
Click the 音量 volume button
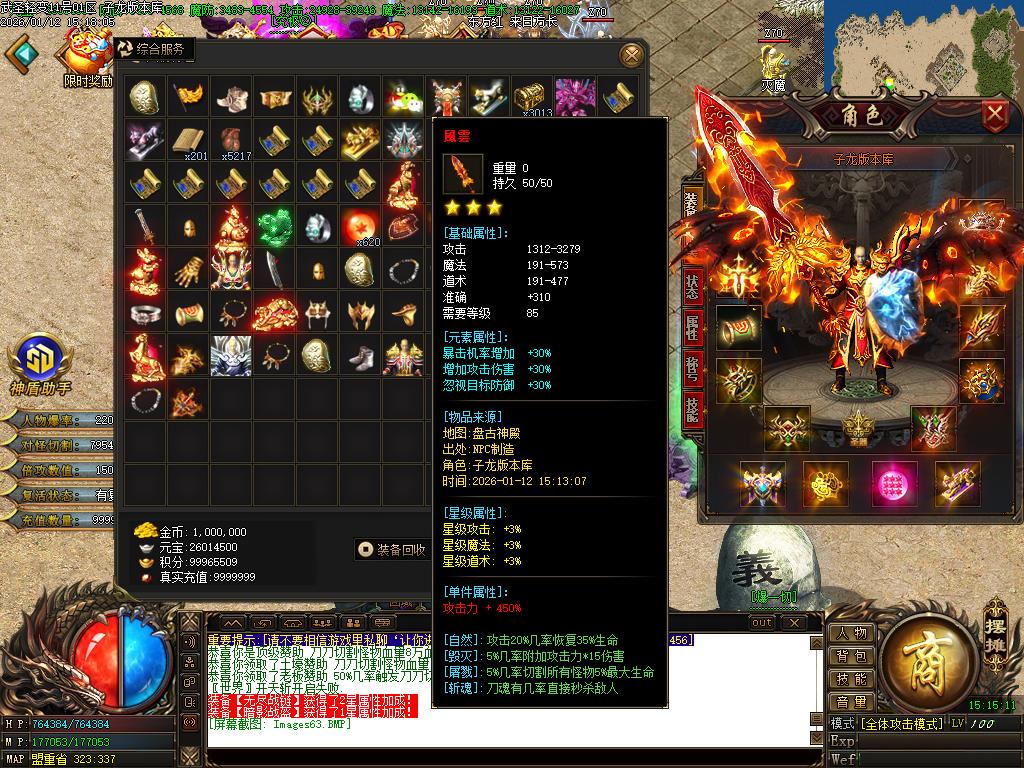click(852, 702)
